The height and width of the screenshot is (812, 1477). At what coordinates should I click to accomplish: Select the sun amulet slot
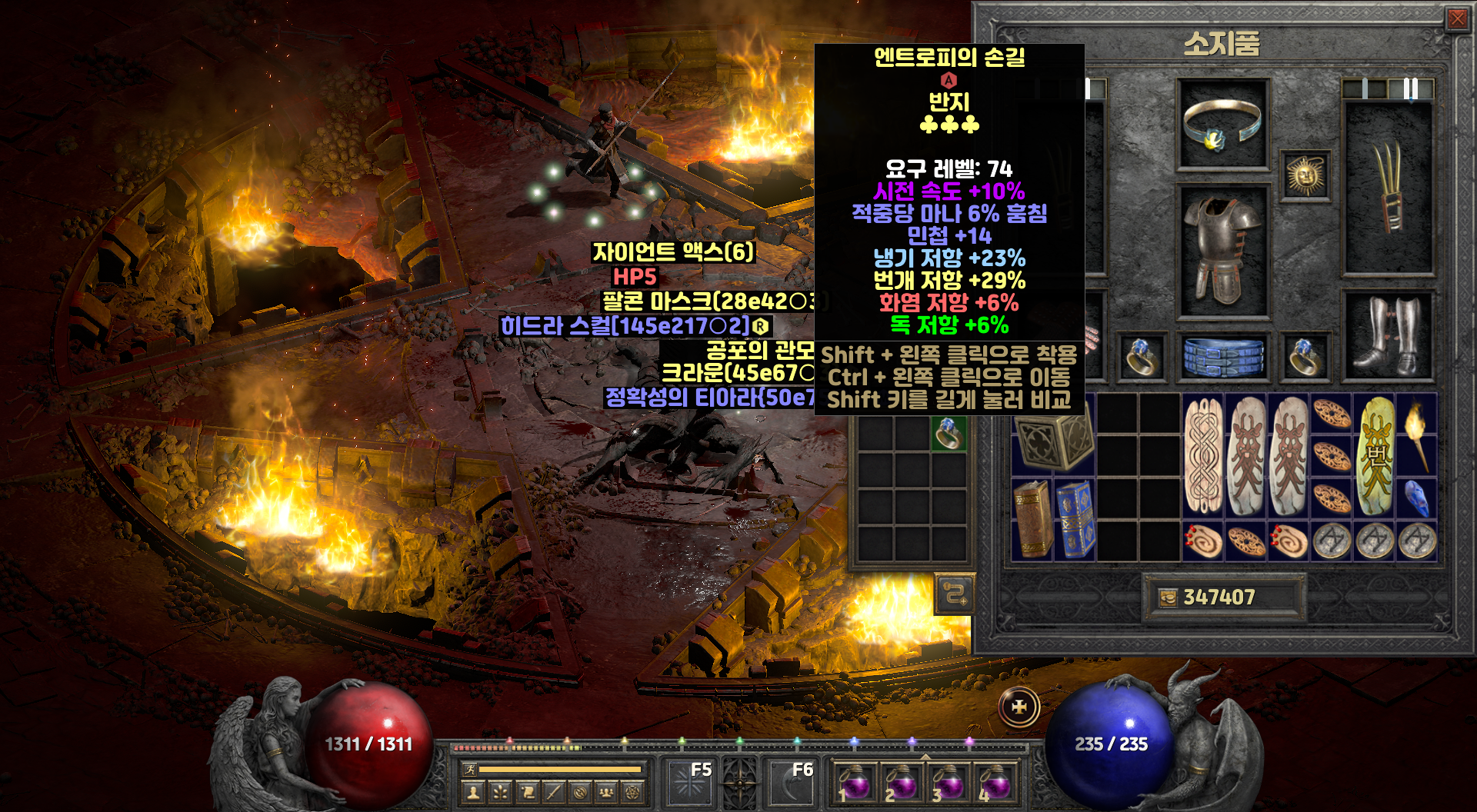click(x=1305, y=176)
